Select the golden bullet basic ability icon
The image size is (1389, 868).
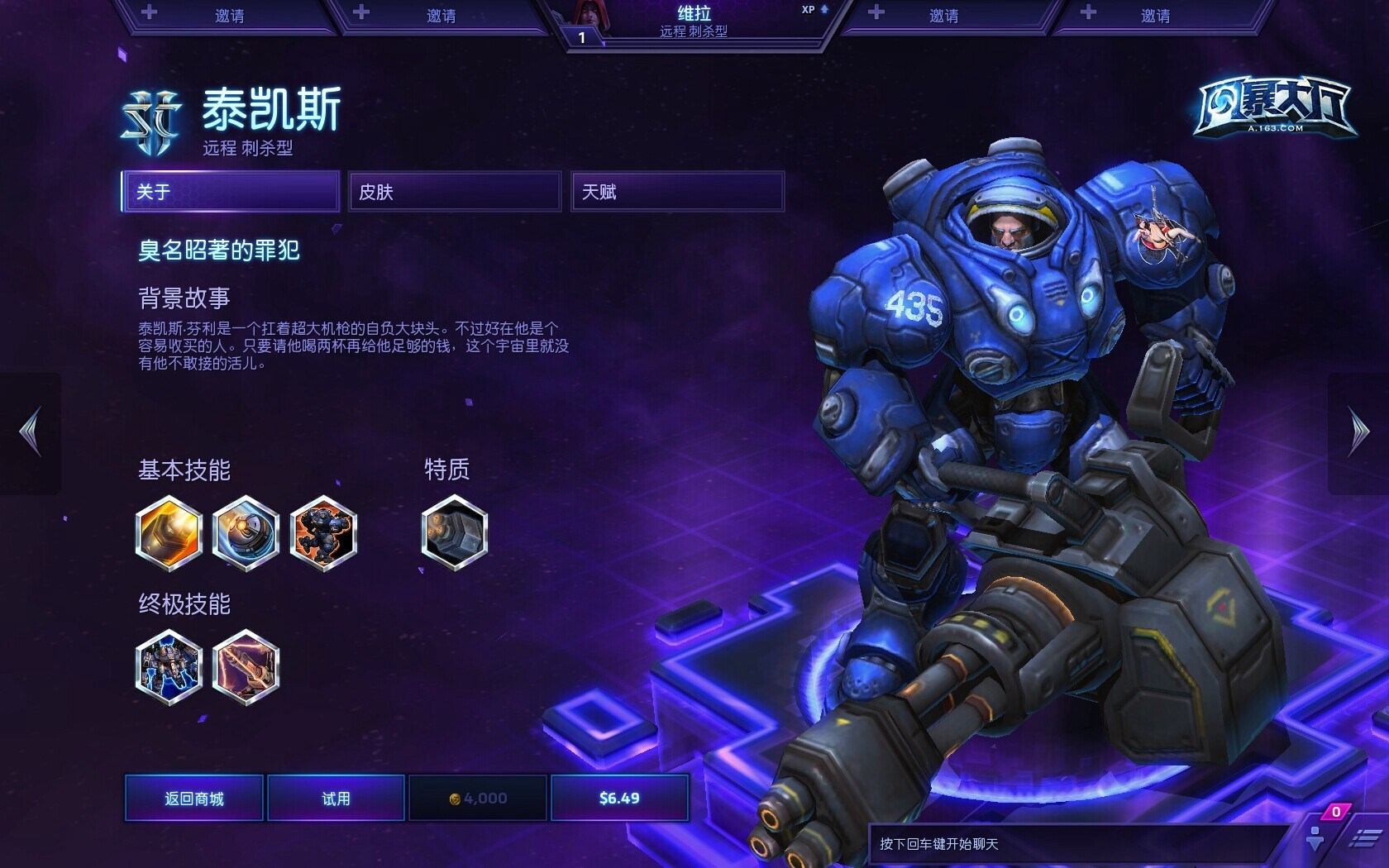click(x=169, y=533)
